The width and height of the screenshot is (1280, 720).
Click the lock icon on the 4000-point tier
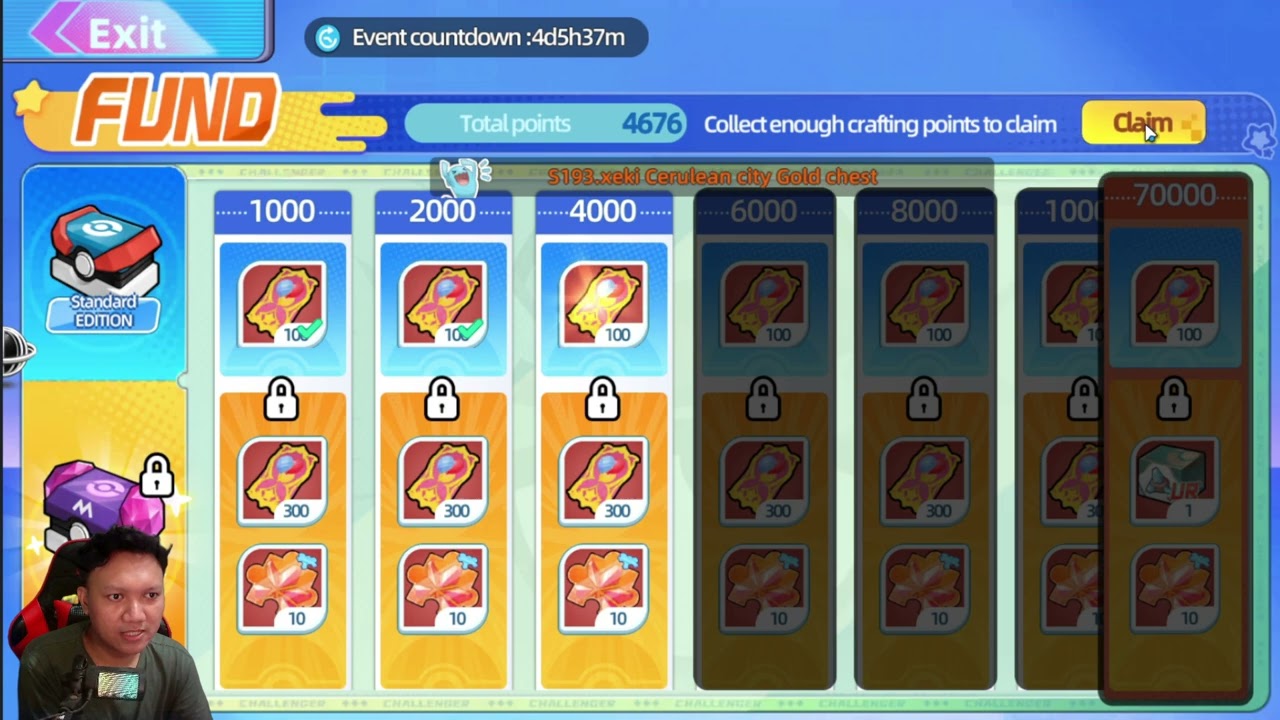click(x=604, y=398)
